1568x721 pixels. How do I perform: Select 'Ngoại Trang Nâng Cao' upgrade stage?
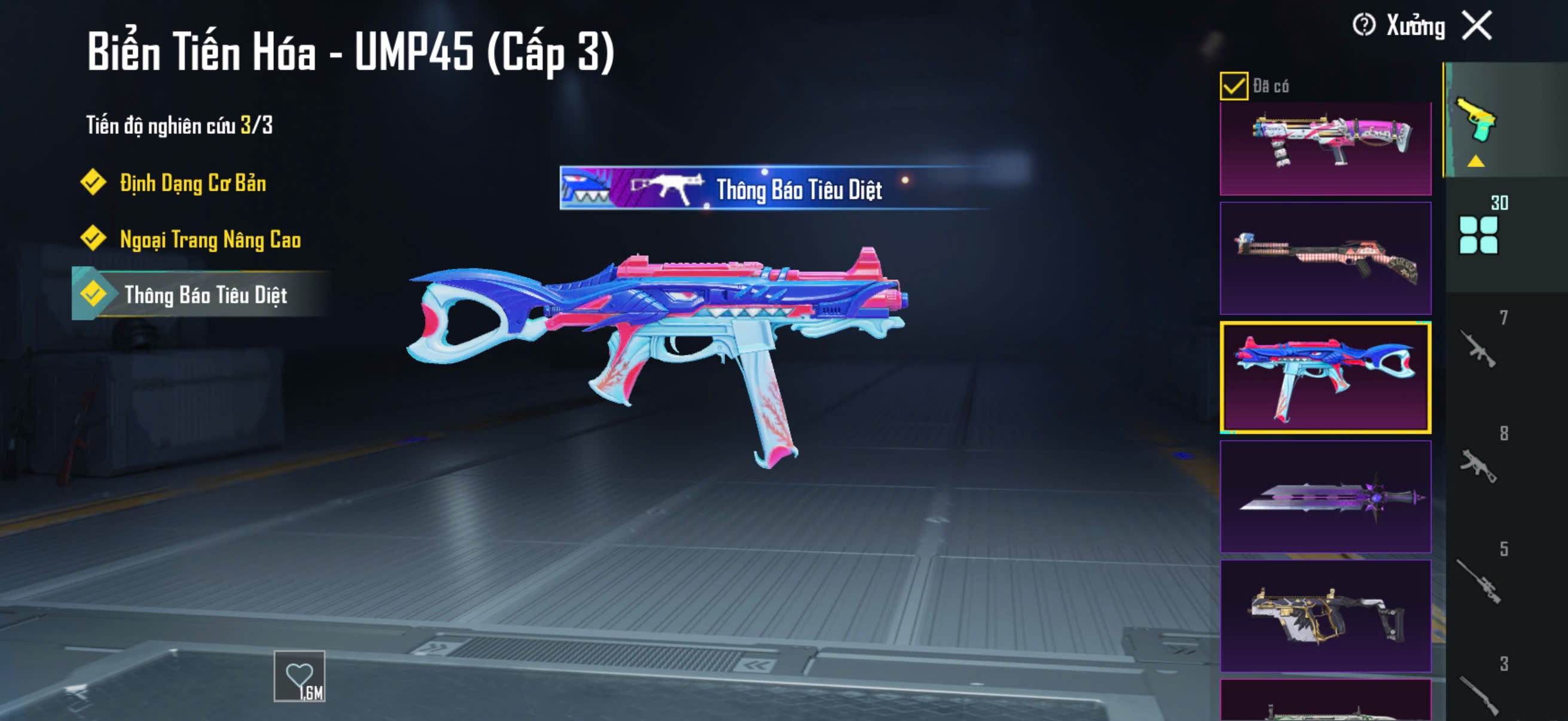[209, 240]
